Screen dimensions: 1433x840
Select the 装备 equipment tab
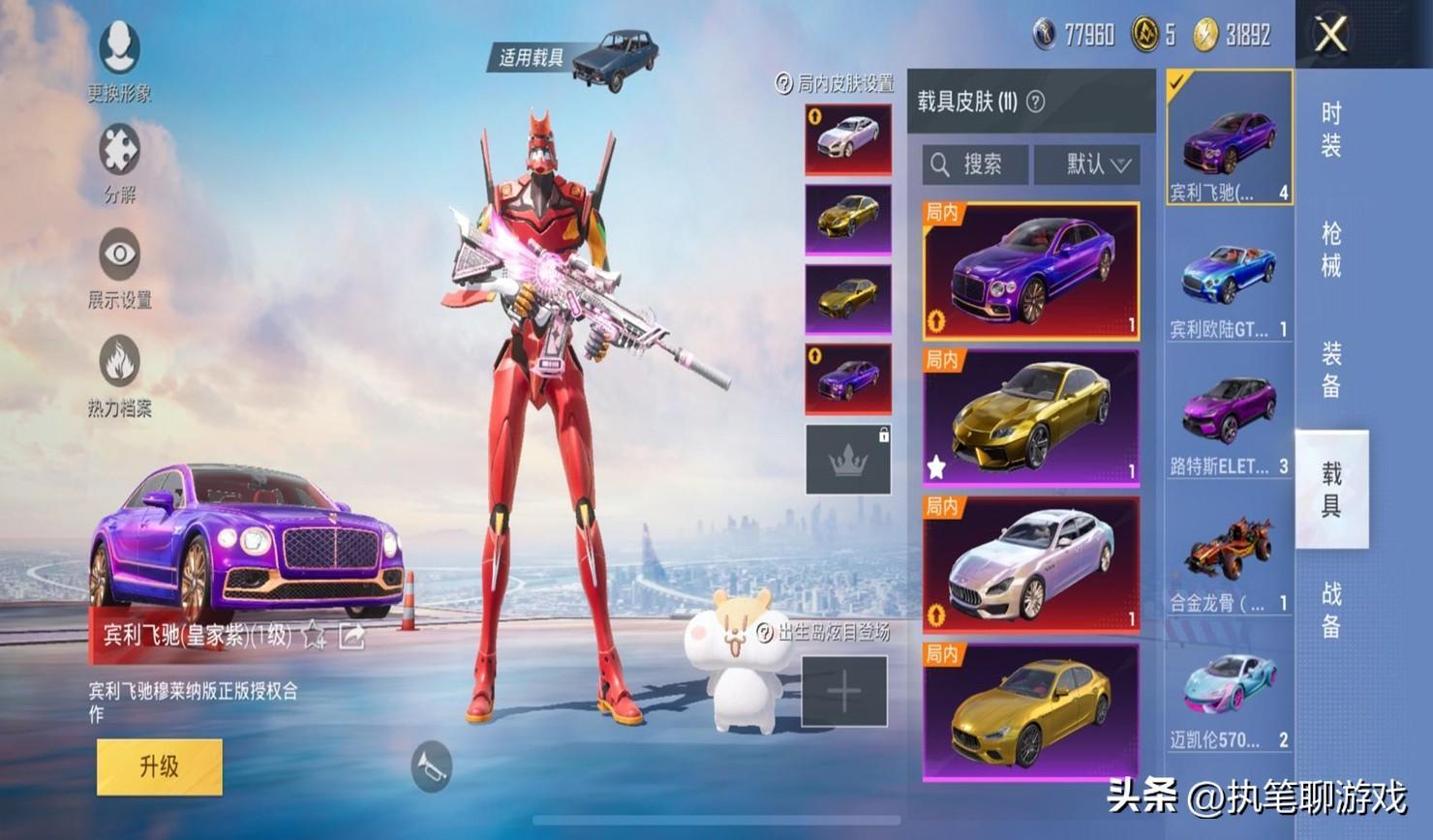tap(1331, 369)
